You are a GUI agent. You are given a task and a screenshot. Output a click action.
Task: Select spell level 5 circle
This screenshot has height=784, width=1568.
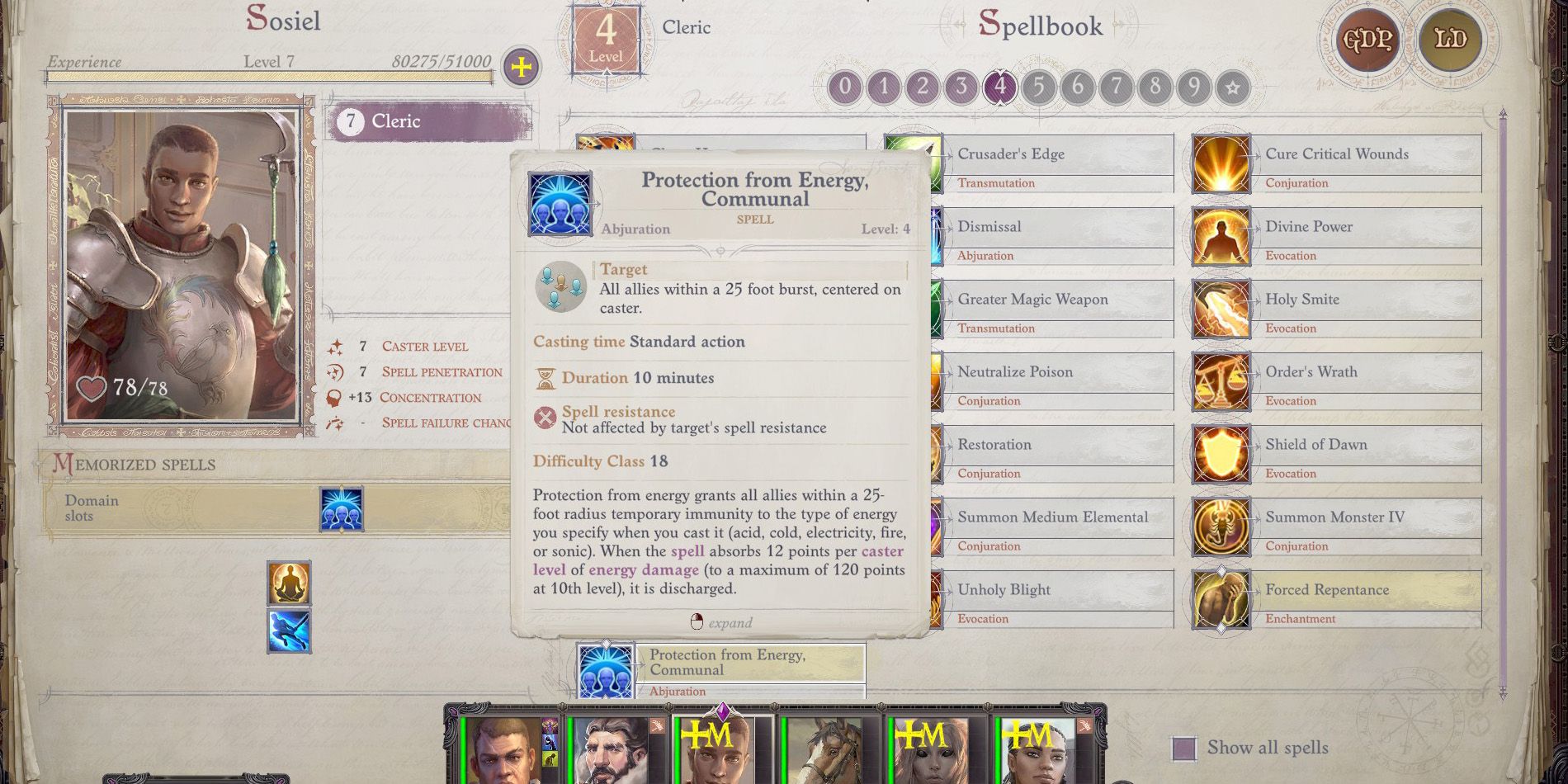tap(1039, 87)
